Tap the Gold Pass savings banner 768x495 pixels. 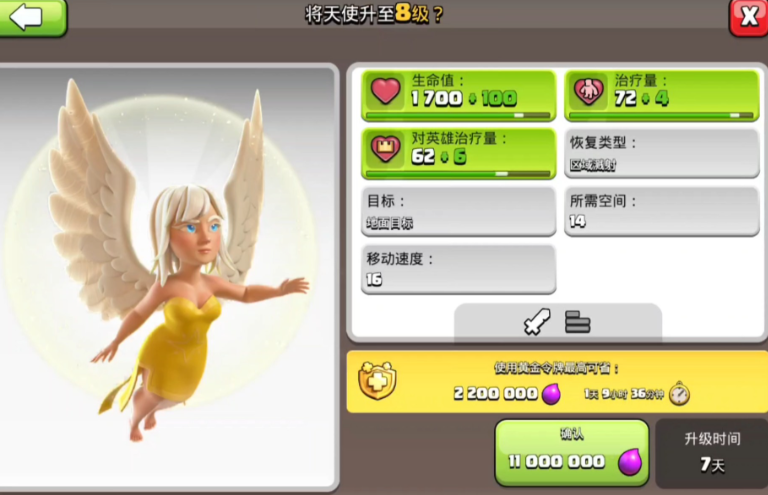[x=557, y=382]
